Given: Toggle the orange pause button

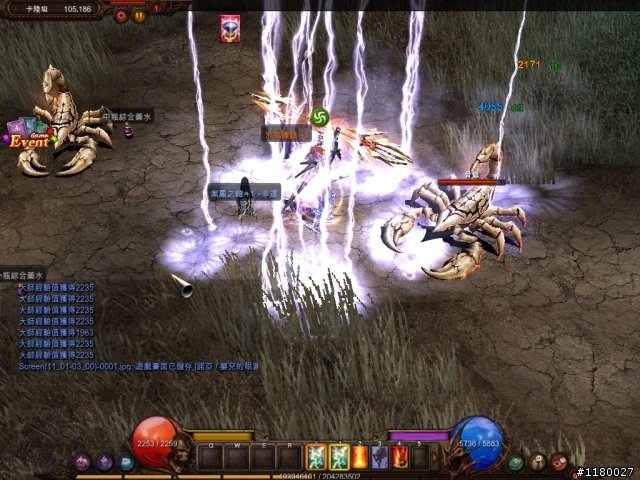Looking at the screenshot, I should pos(139,15).
